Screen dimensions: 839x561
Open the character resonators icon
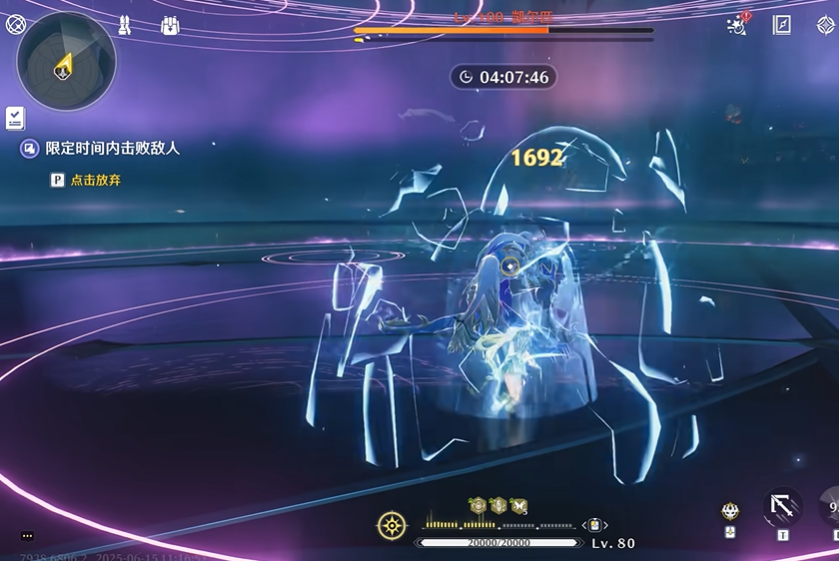125,25
